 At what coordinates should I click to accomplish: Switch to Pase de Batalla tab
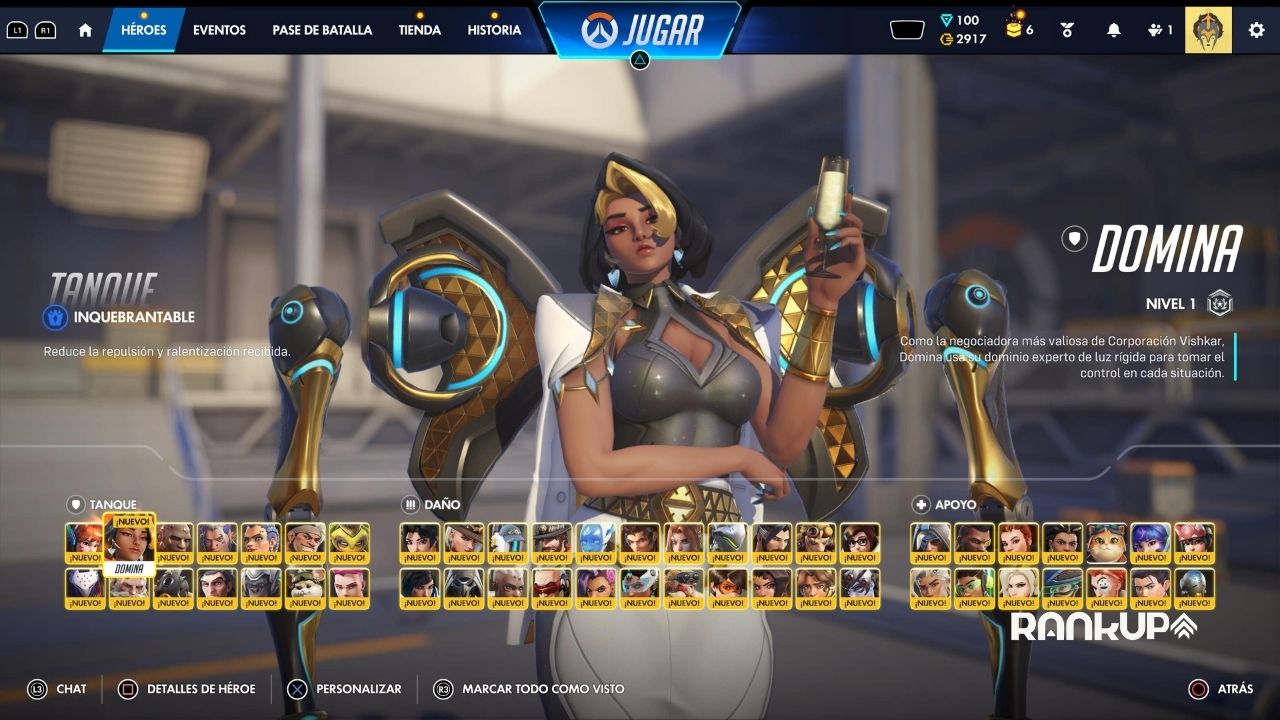322,30
